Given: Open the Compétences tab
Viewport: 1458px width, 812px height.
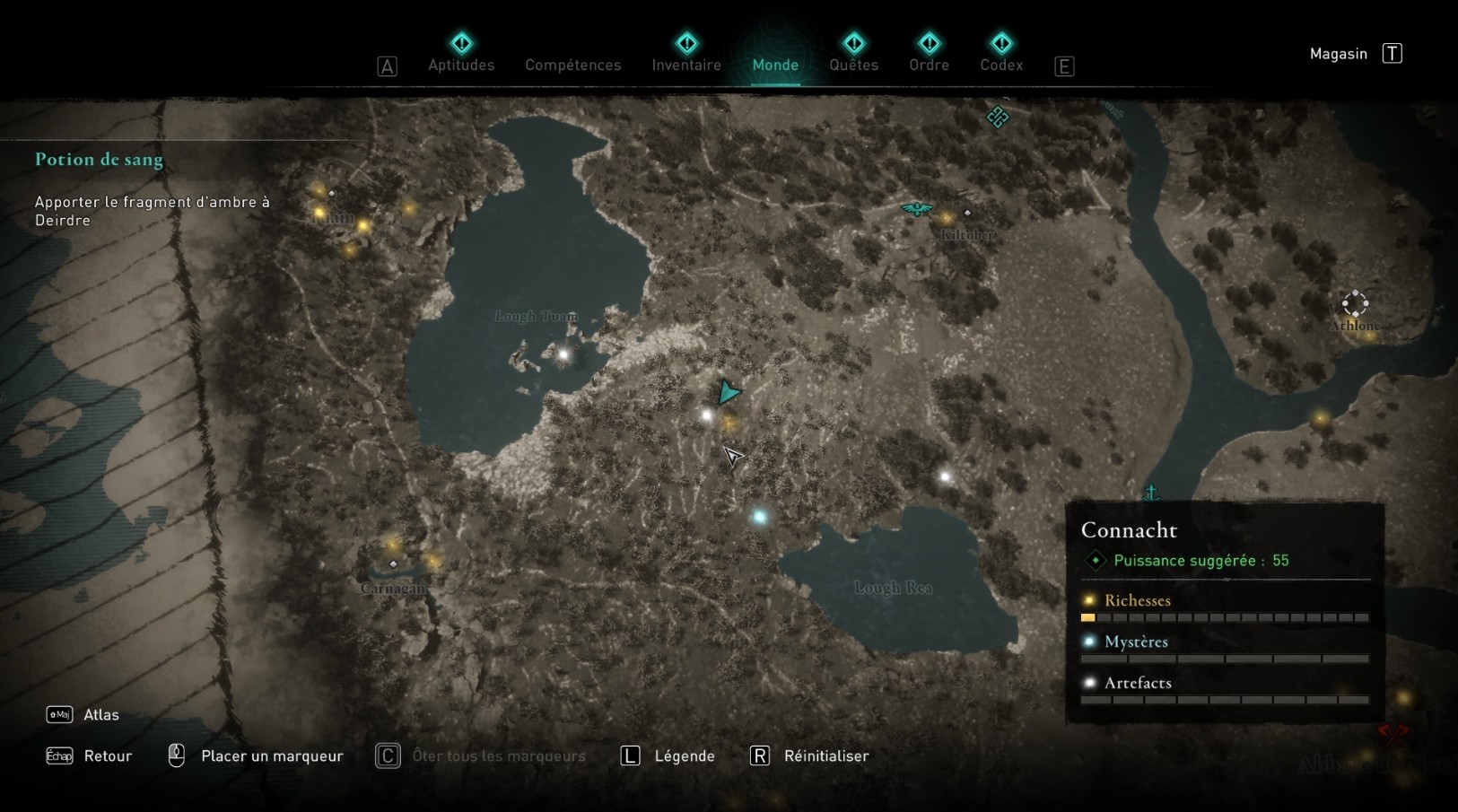Looking at the screenshot, I should click(x=572, y=65).
